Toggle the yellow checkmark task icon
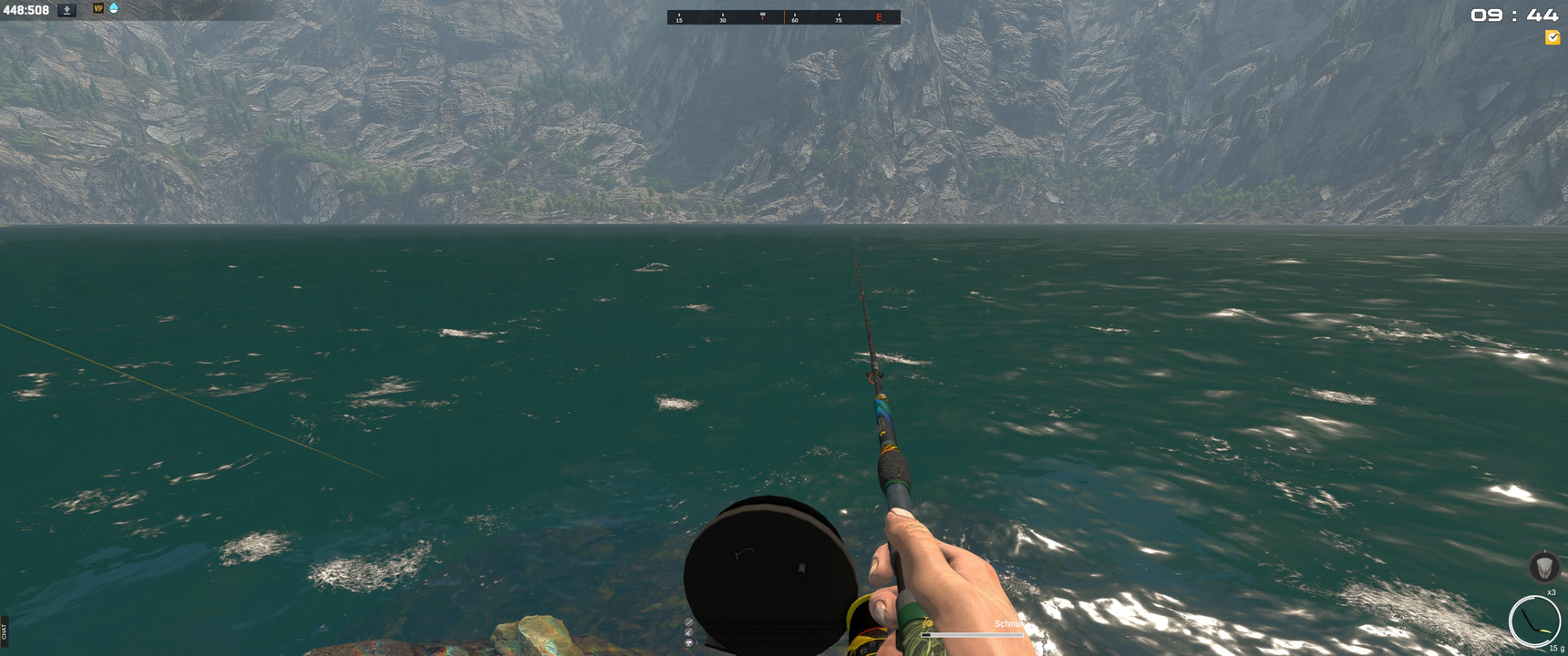Viewport: 1568px width, 656px height. coord(1552,37)
